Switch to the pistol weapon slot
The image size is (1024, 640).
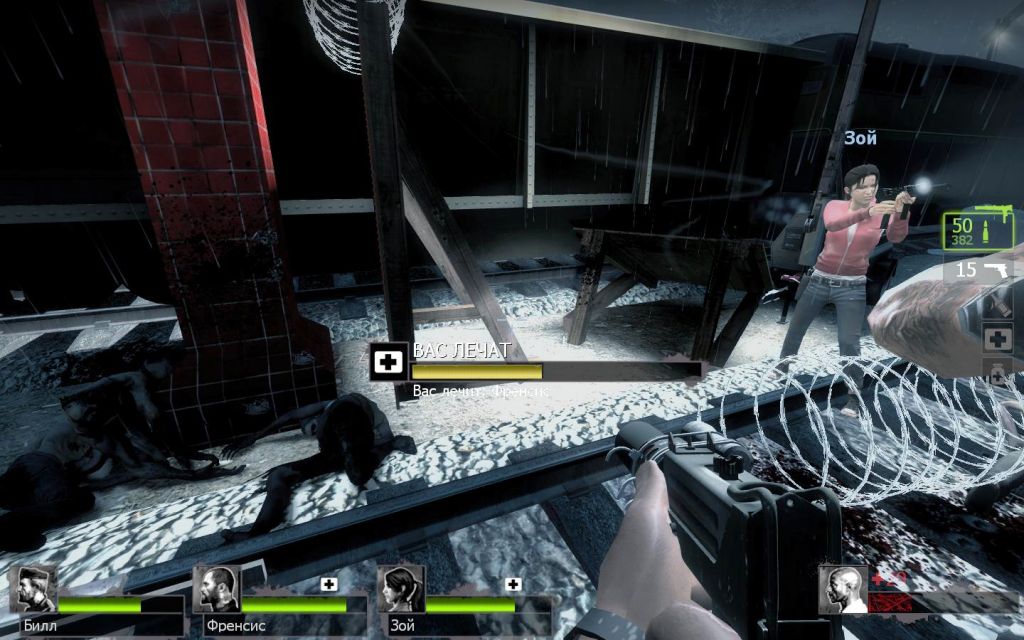(x=980, y=269)
